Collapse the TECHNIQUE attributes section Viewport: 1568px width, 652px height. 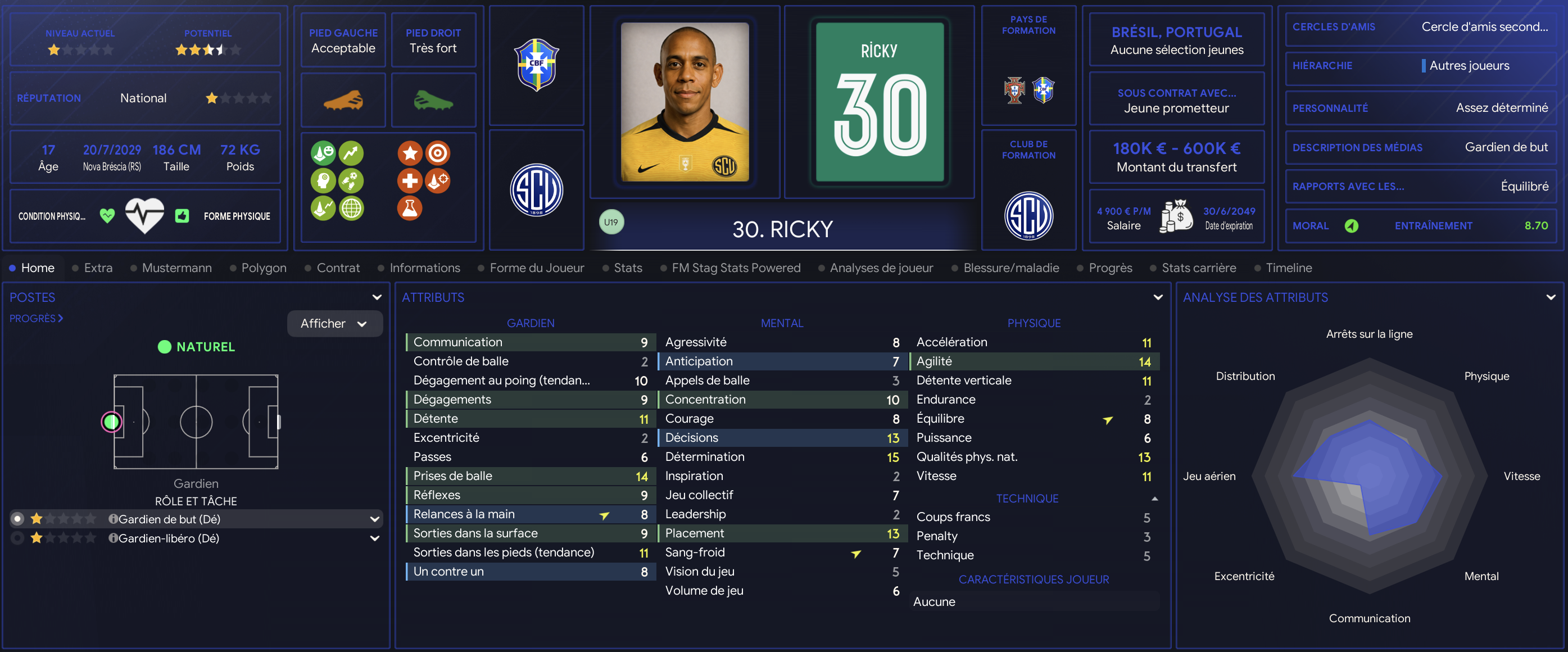(x=1154, y=499)
